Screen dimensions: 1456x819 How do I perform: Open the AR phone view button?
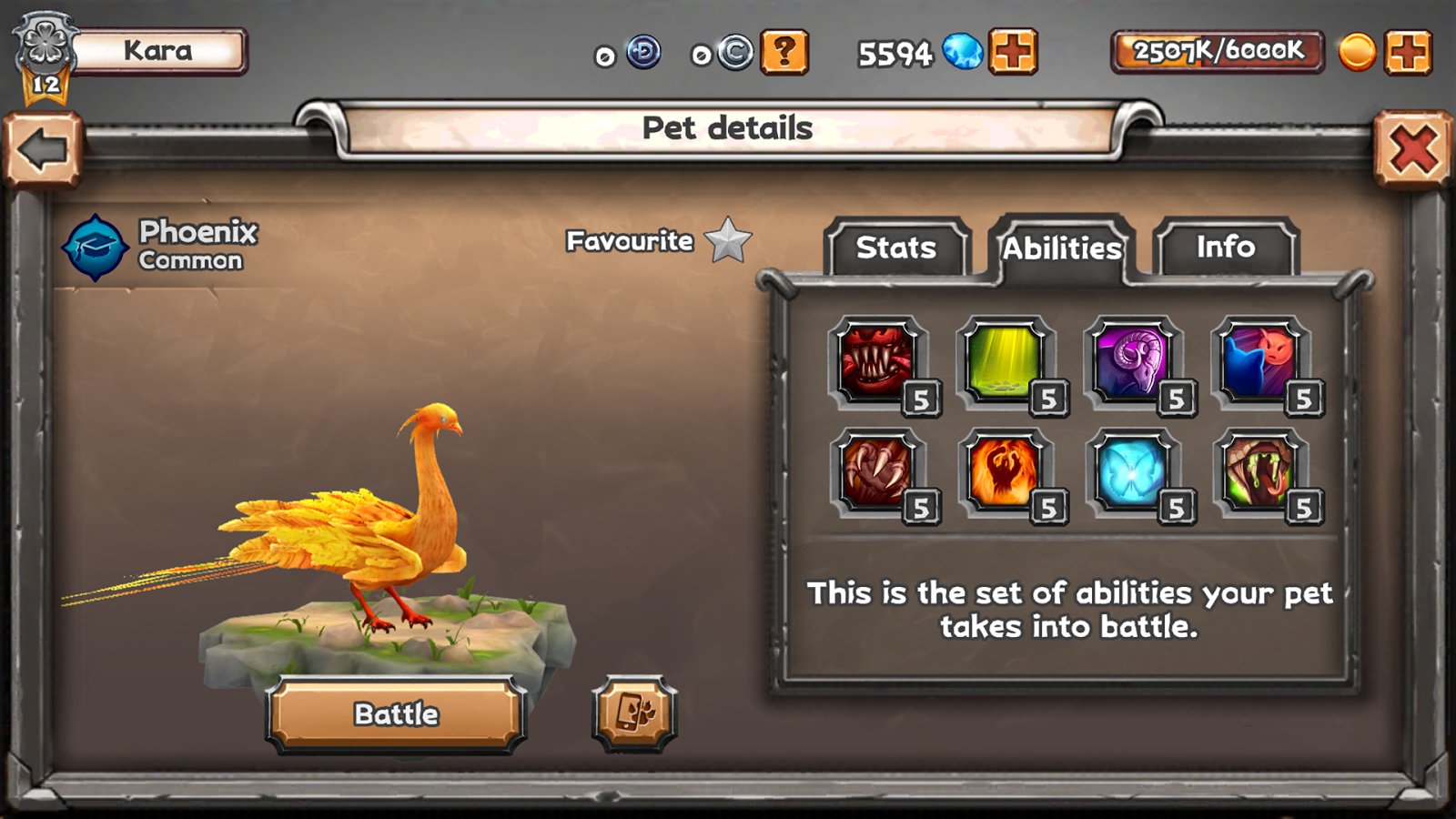click(x=635, y=713)
